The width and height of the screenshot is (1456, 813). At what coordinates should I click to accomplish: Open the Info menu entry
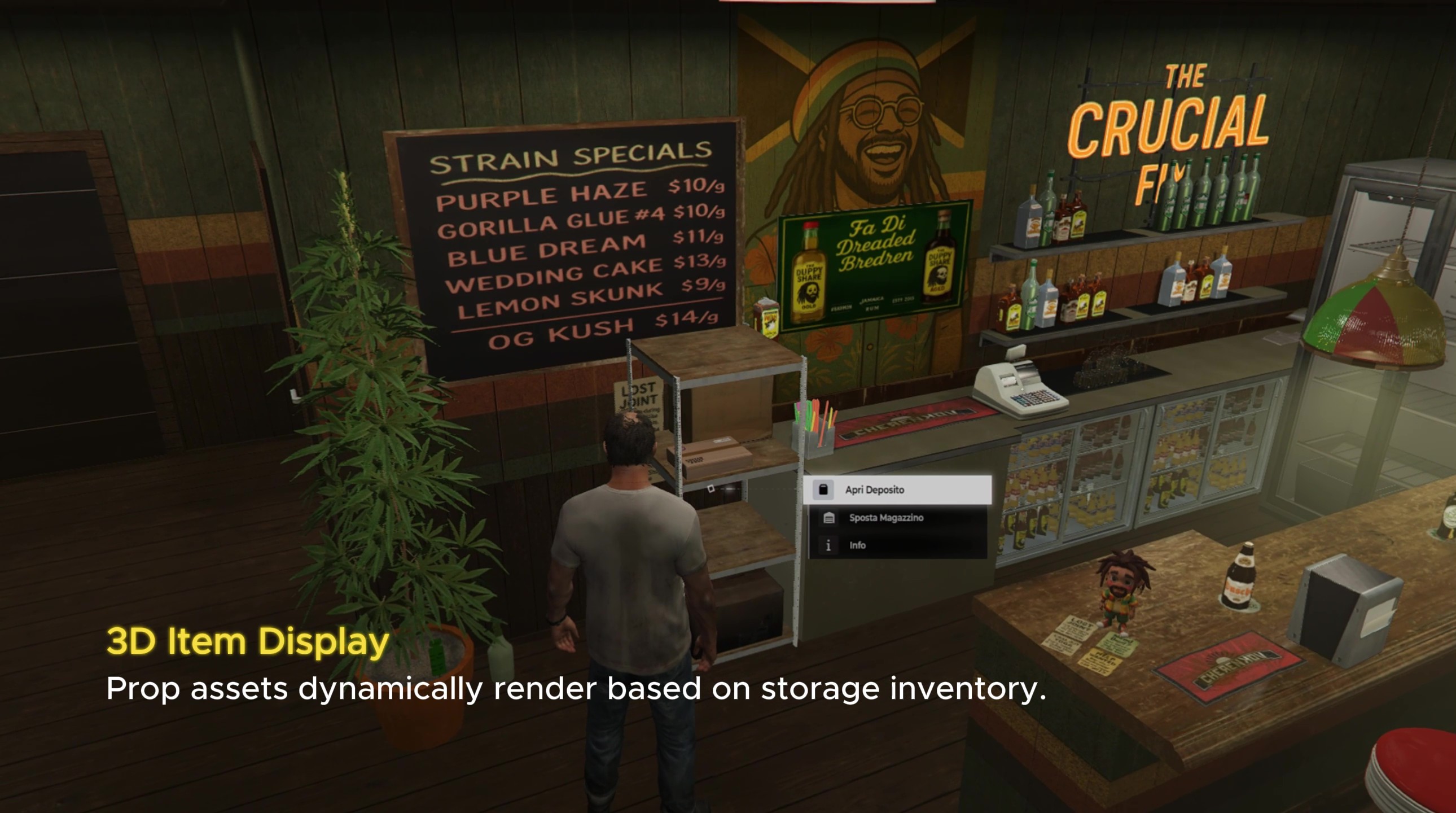(858, 545)
